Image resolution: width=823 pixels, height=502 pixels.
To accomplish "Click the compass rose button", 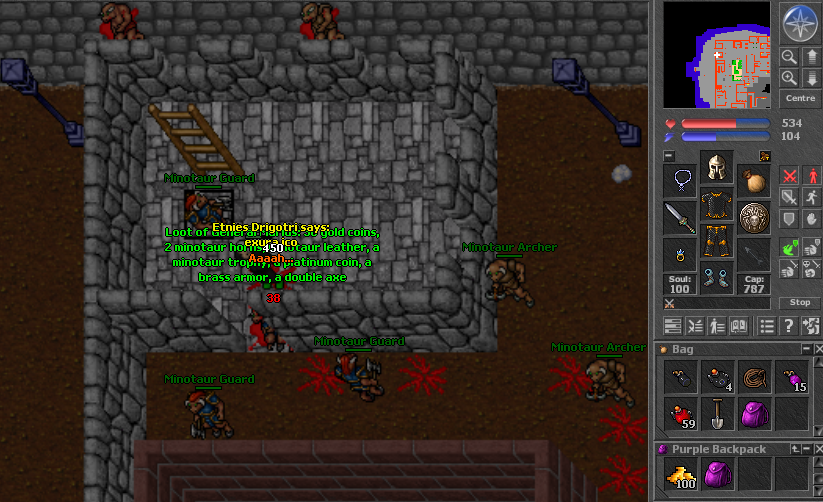I will 799,24.
